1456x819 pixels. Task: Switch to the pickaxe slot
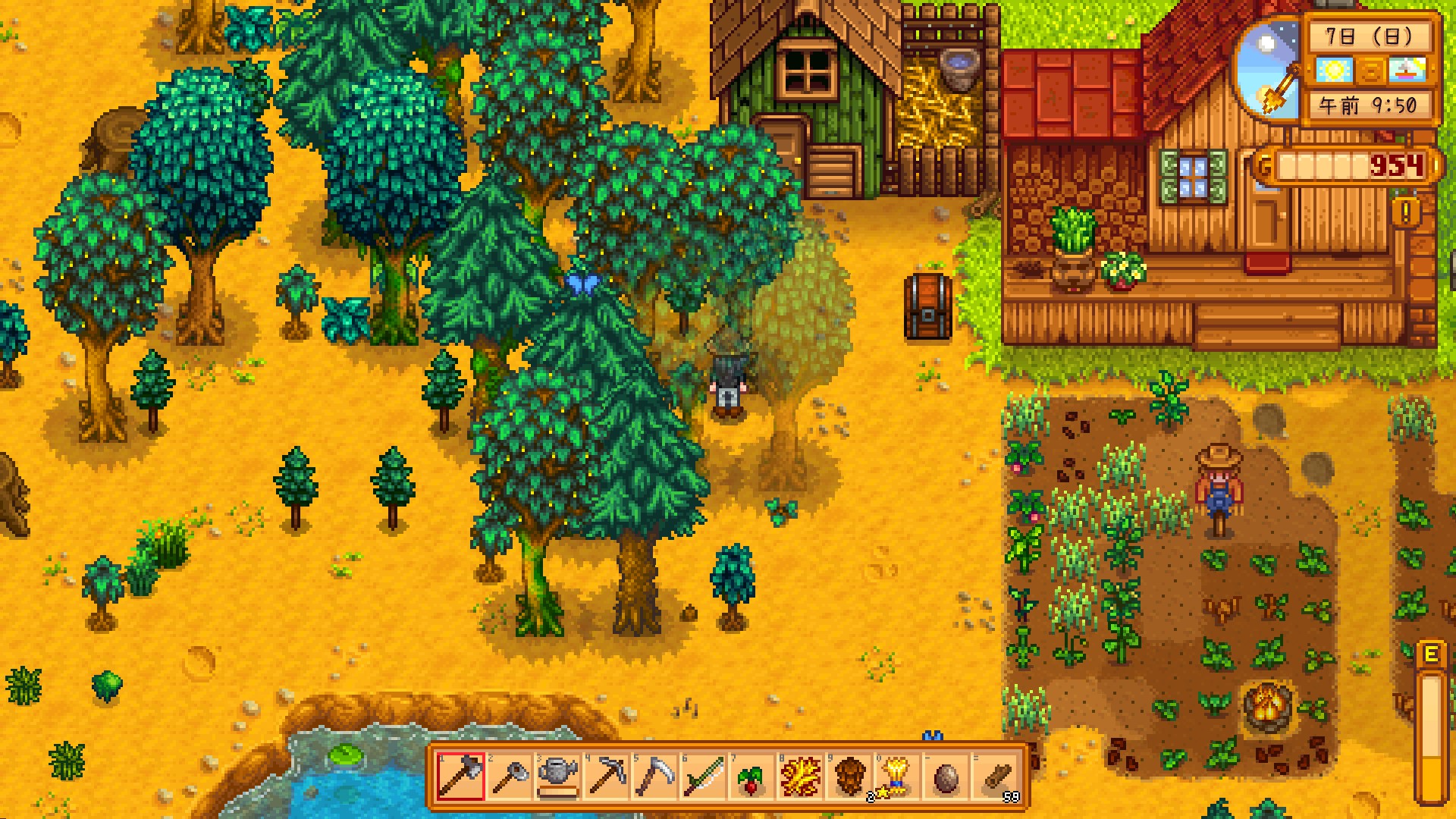pyautogui.click(x=606, y=777)
